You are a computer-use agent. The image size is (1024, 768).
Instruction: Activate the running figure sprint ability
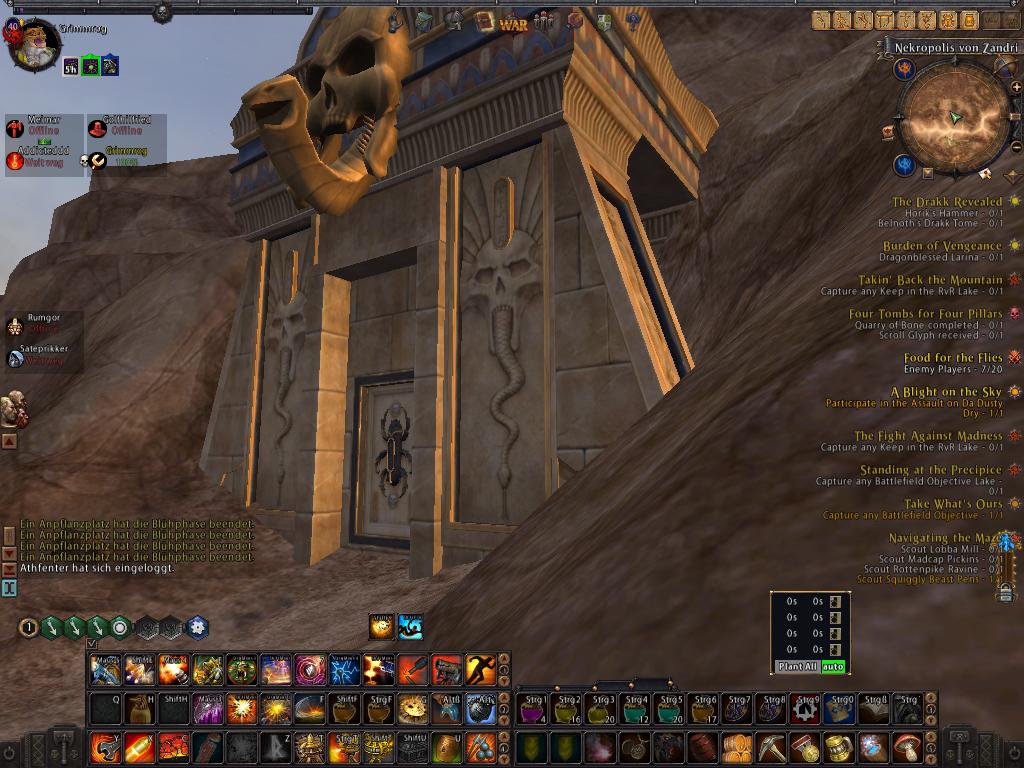(479, 669)
